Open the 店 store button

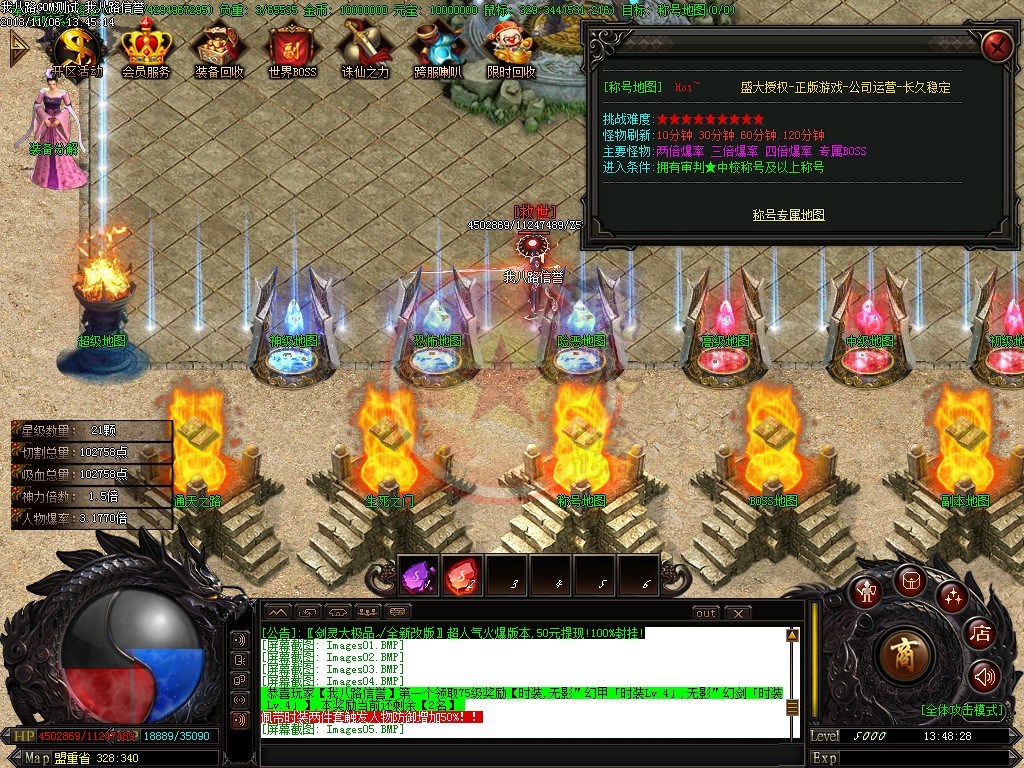981,633
